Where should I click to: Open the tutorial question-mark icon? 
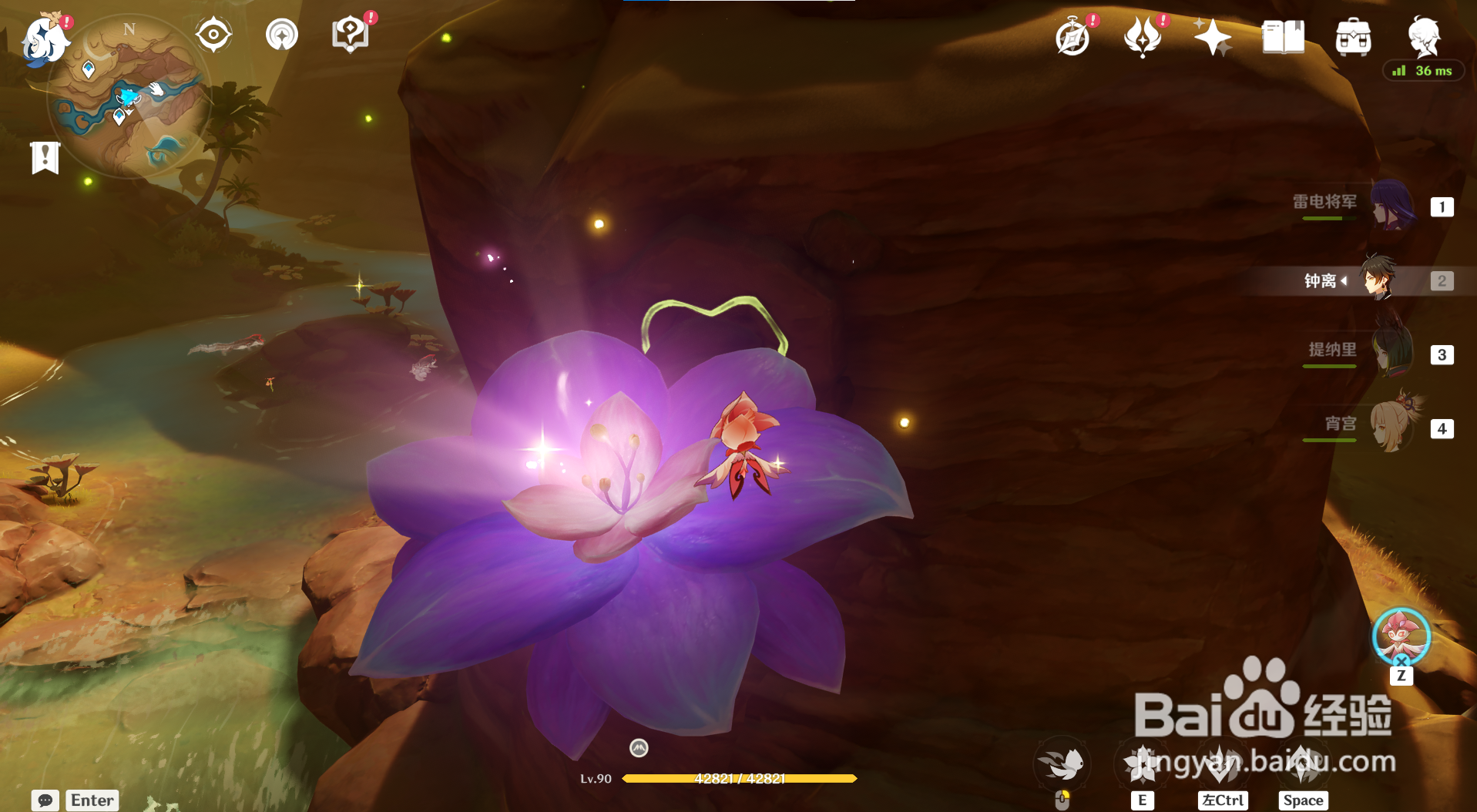[350, 35]
